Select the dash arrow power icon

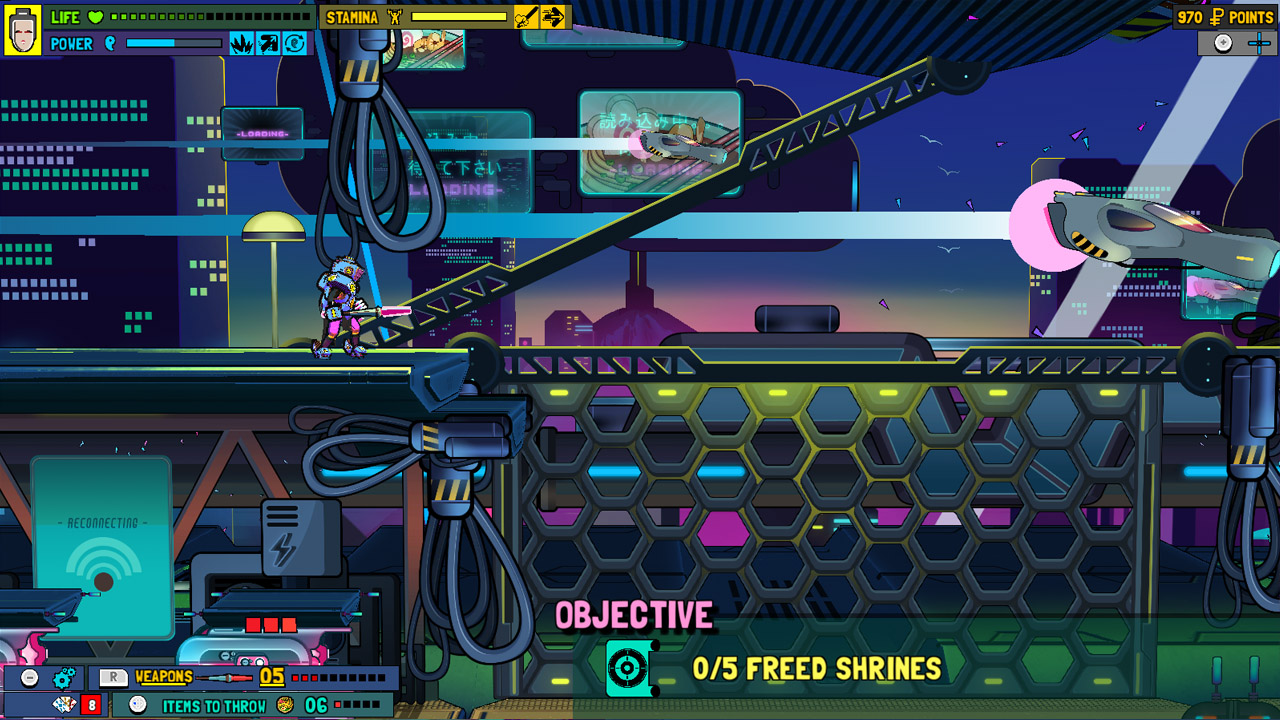click(269, 43)
